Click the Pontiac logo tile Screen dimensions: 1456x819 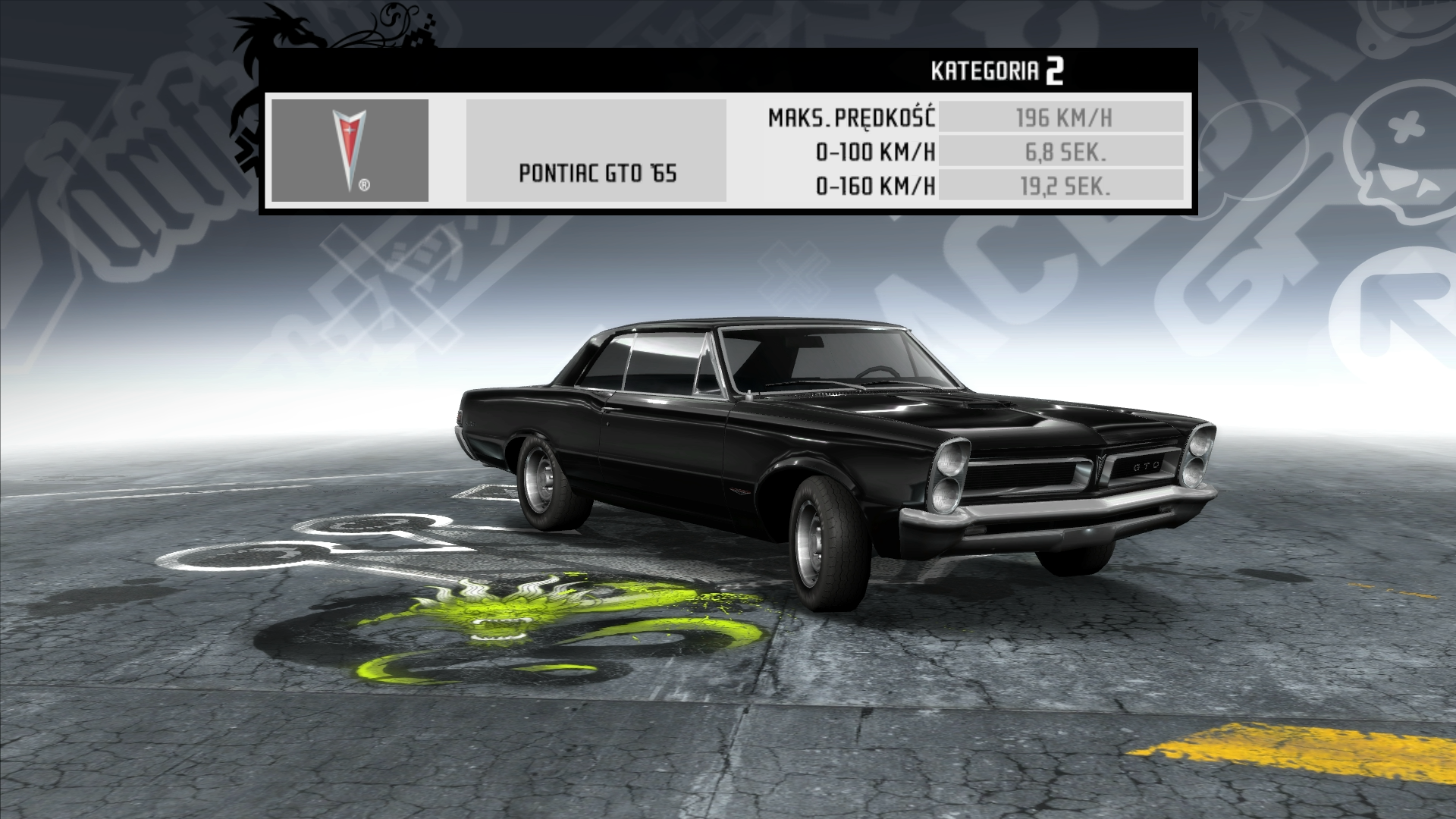(x=350, y=150)
